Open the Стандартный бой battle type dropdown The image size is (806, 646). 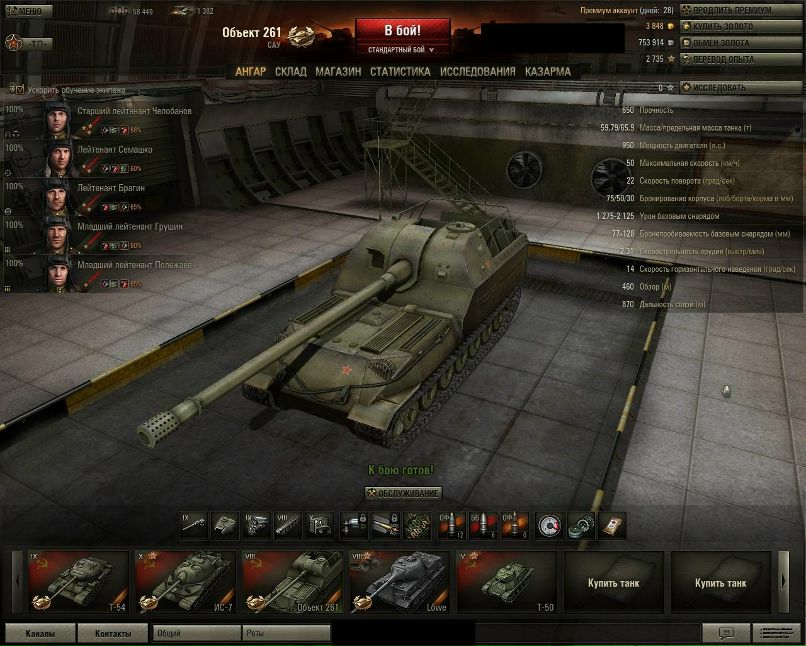click(x=402, y=49)
